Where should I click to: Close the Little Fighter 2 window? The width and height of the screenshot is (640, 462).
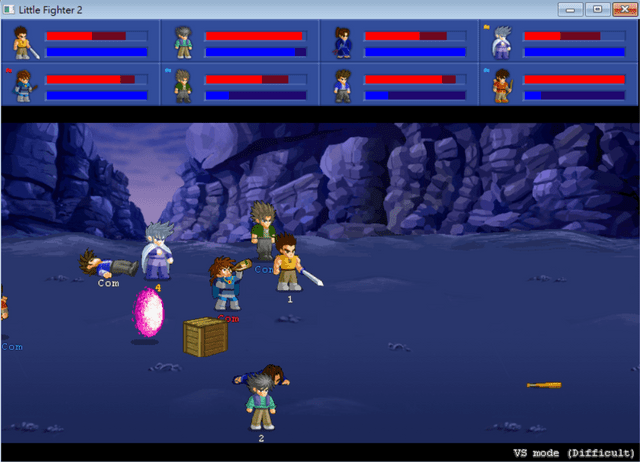click(622, 9)
